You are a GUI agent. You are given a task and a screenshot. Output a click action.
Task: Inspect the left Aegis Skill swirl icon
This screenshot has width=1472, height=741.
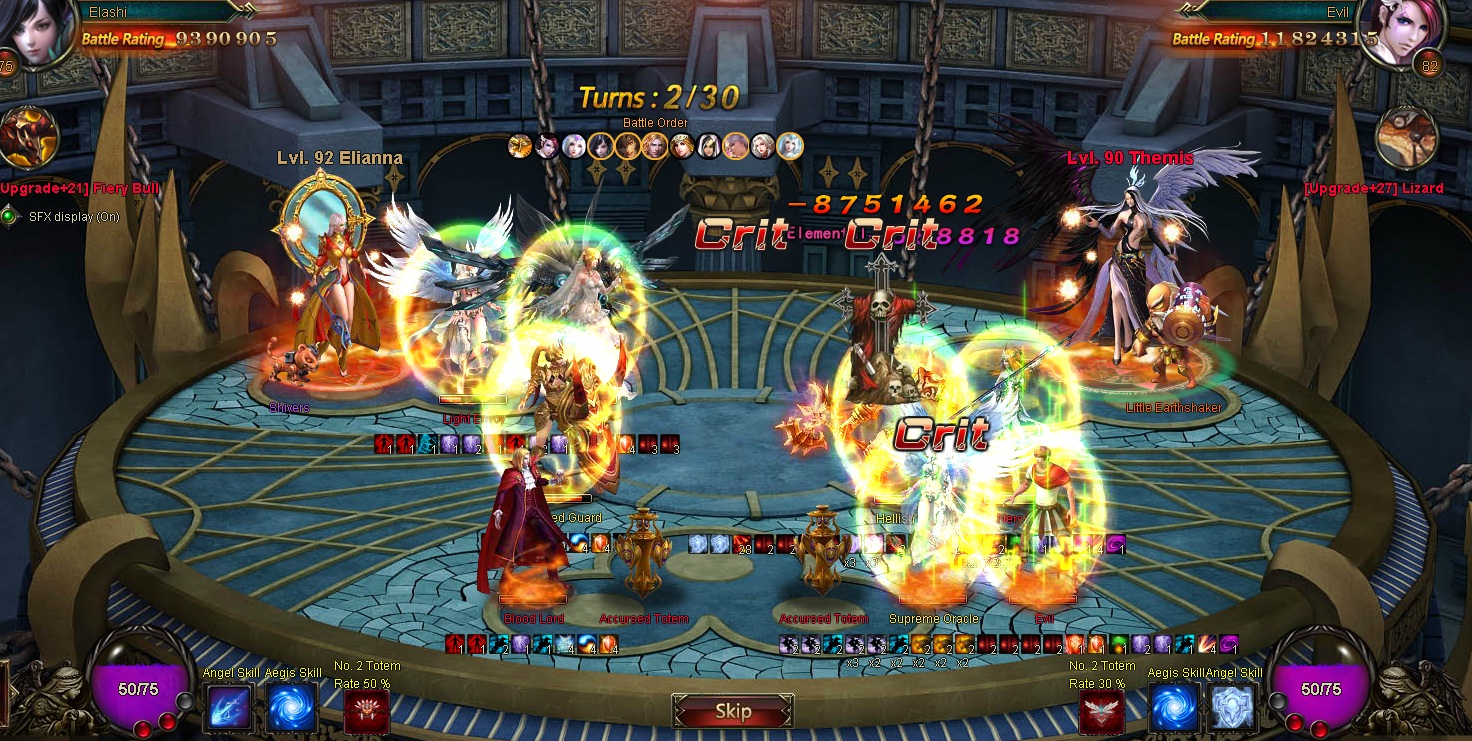pos(292,709)
